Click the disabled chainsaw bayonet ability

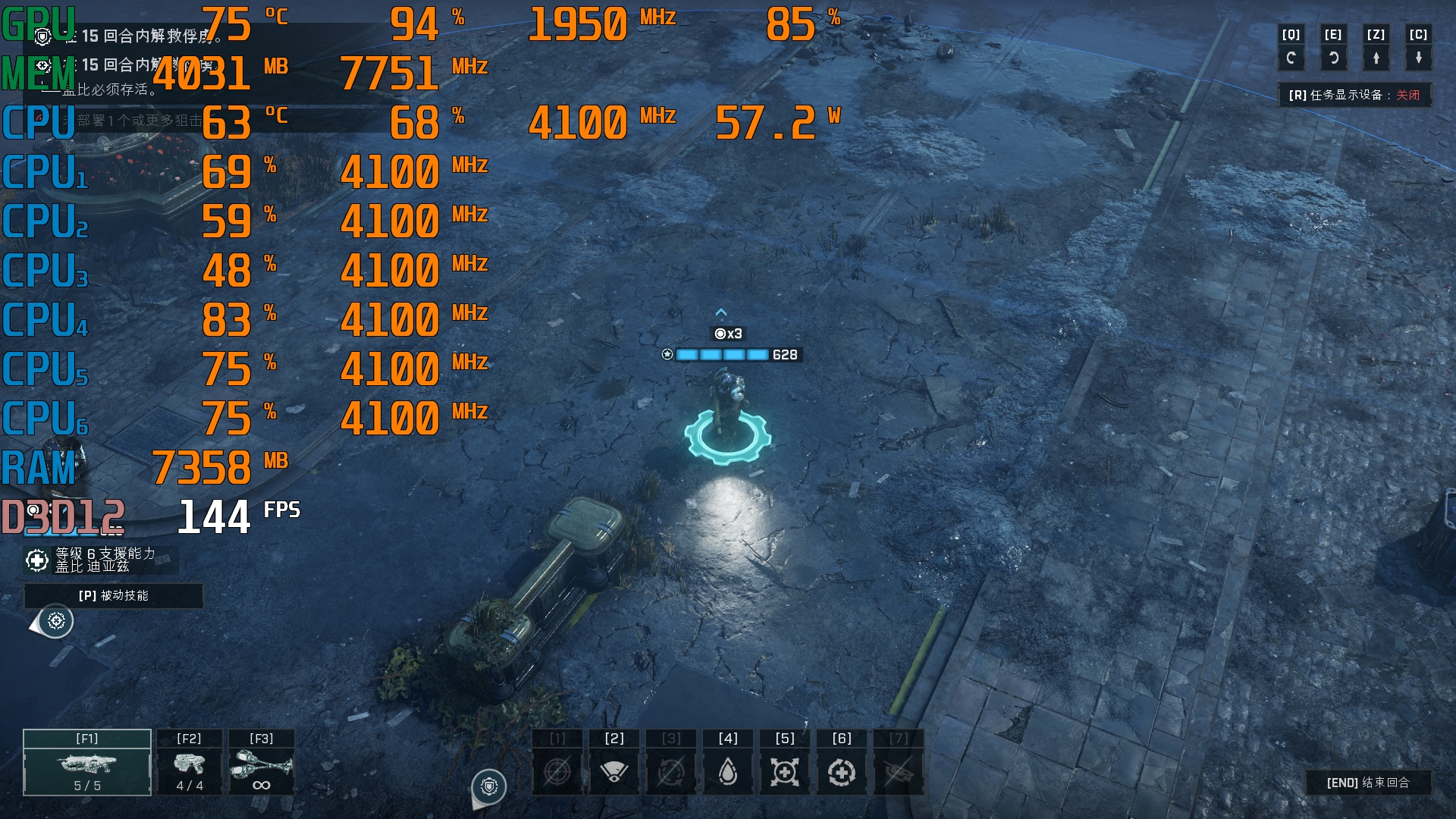pos(899,772)
